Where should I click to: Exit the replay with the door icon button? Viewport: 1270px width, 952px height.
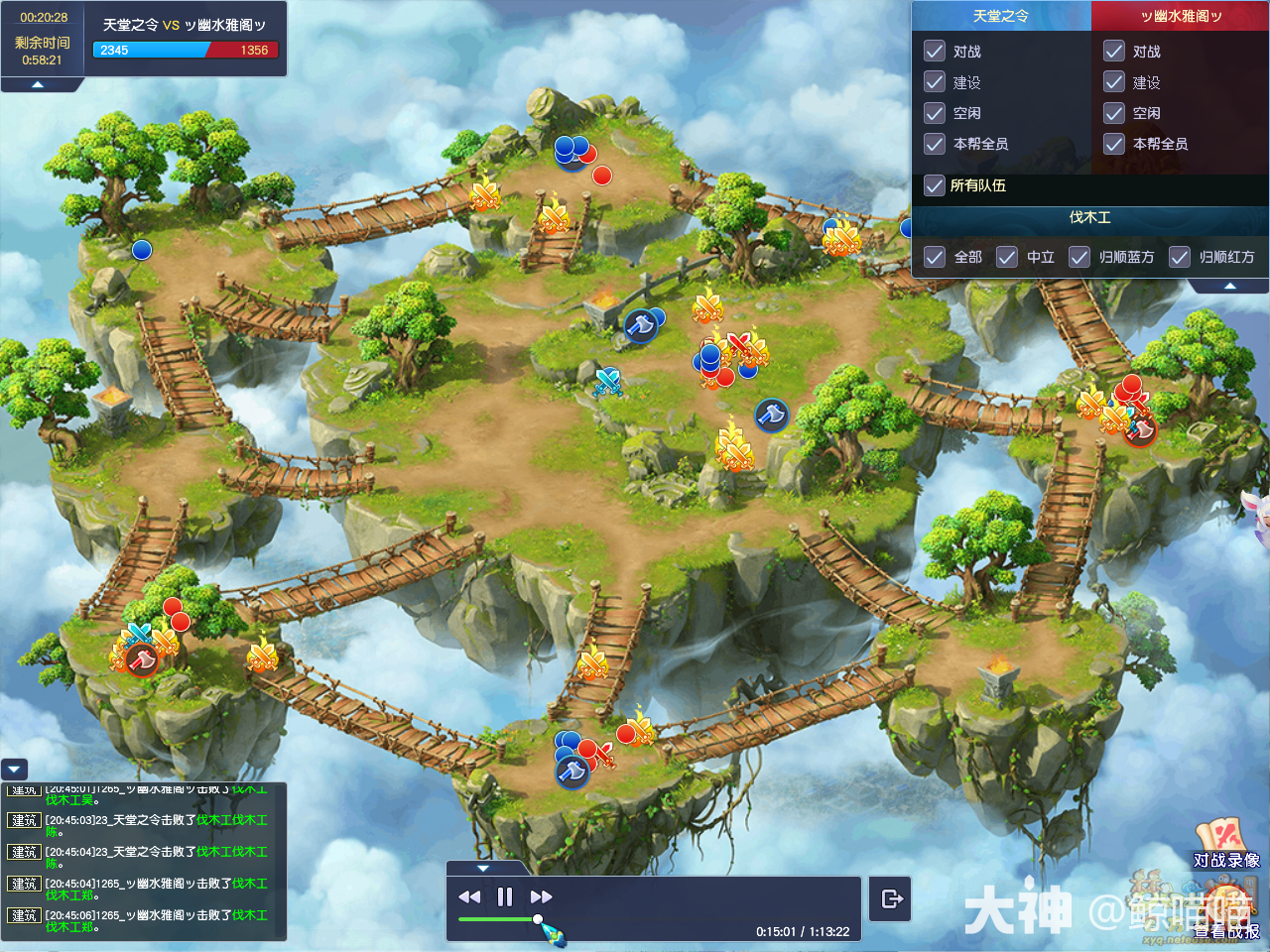[x=891, y=898]
